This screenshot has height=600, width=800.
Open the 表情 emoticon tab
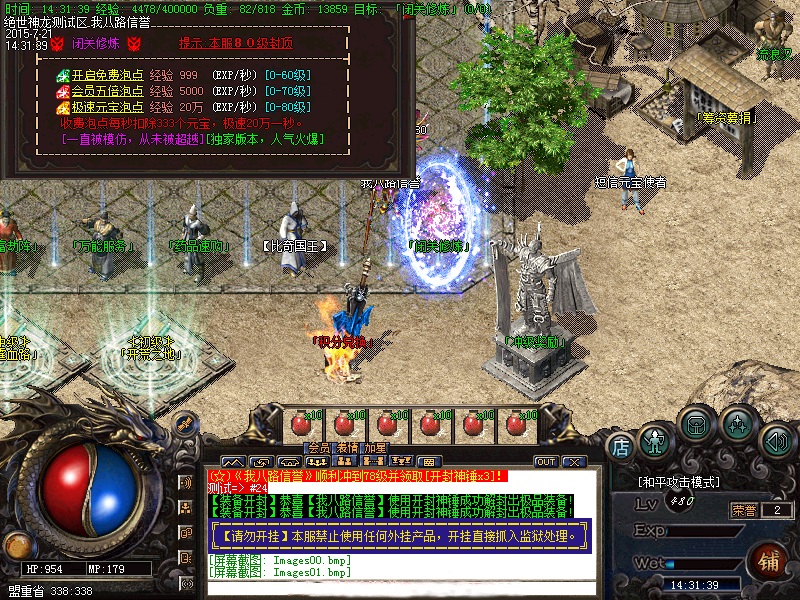click(346, 448)
